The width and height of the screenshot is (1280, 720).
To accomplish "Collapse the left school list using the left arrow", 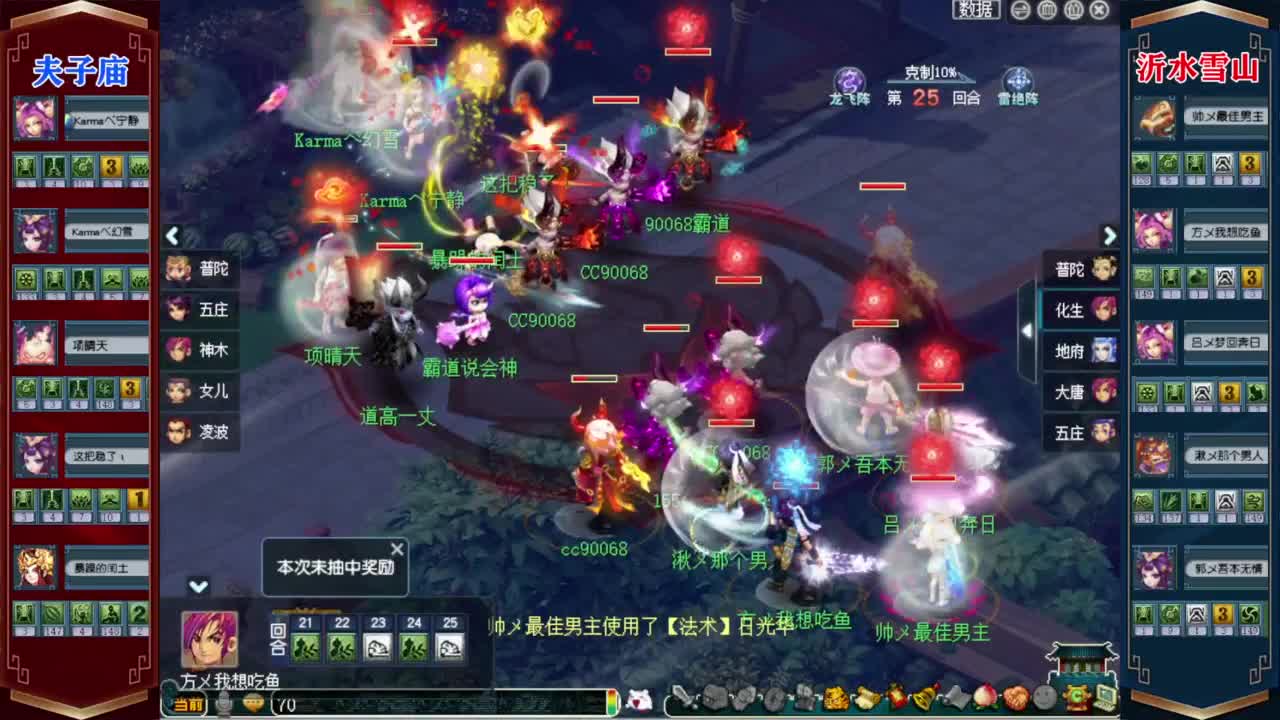I will [172, 236].
